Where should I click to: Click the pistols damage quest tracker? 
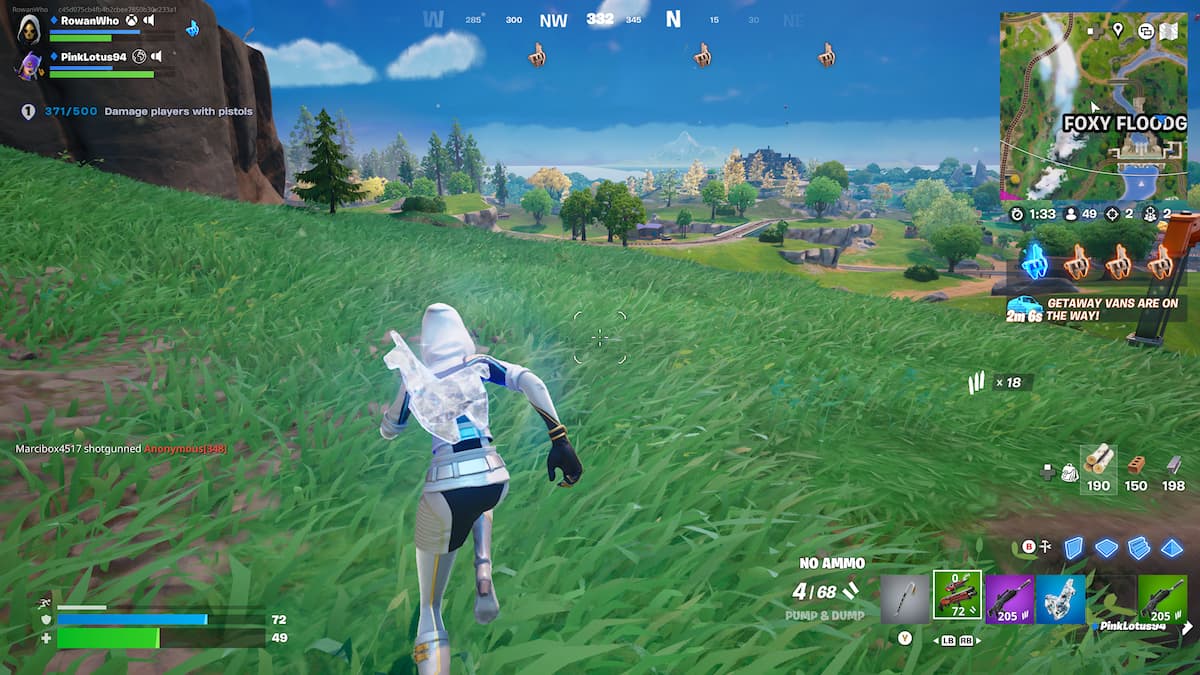pos(140,112)
